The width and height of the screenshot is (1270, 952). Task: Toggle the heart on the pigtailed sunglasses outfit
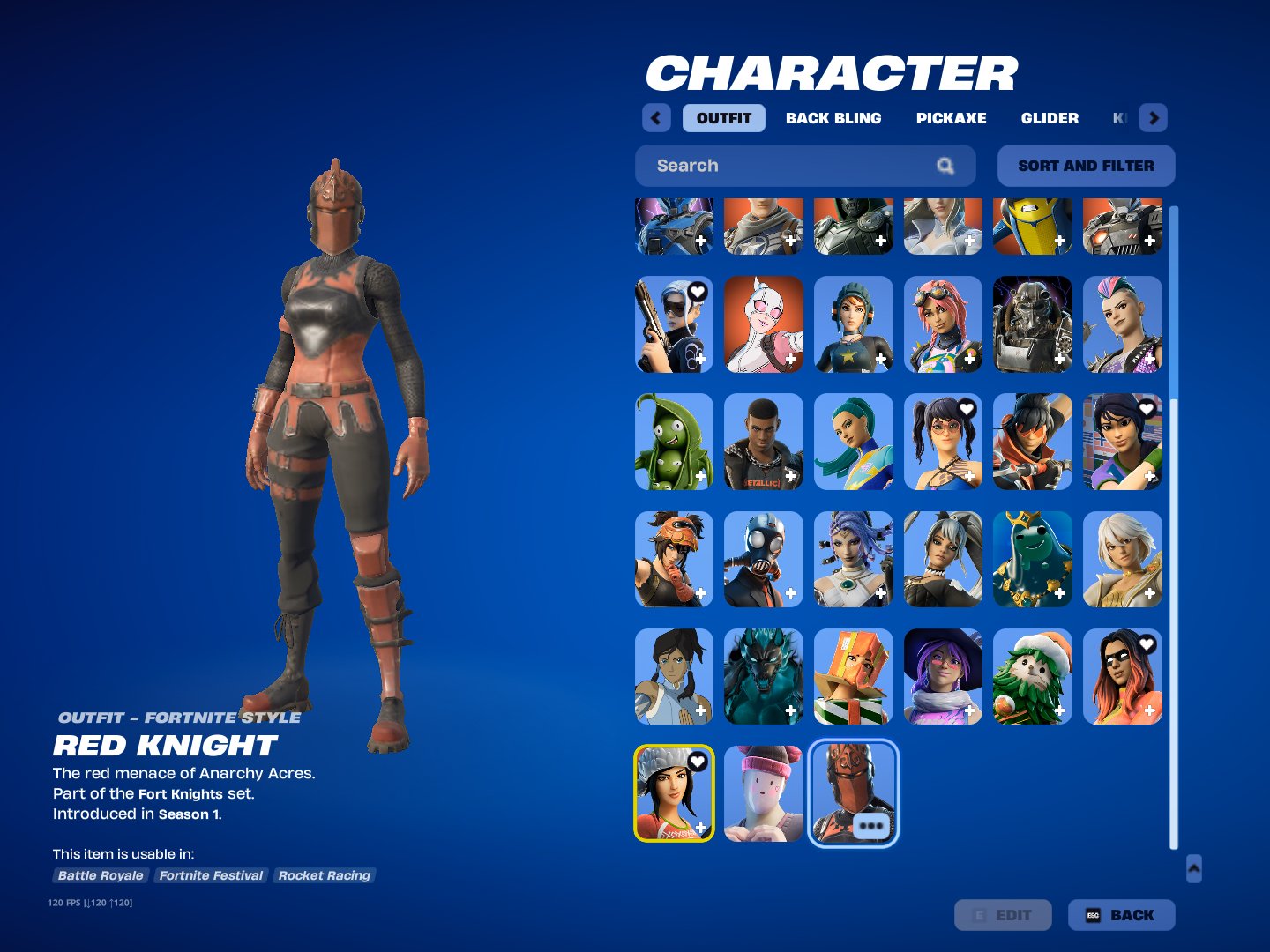[x=967, y=408]
